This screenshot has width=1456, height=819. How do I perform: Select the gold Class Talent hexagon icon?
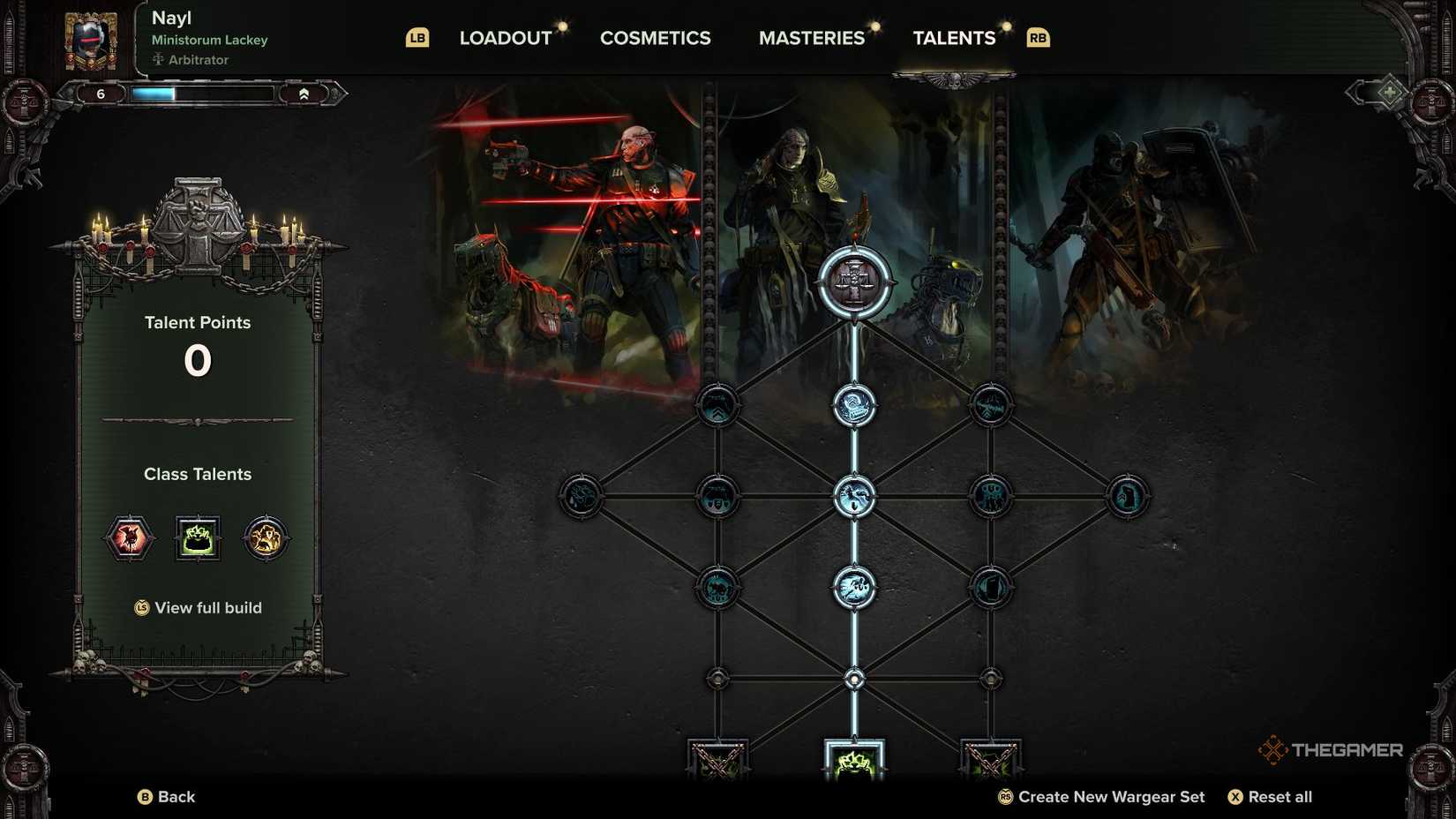pyautogui.click(x=266, y=538)
